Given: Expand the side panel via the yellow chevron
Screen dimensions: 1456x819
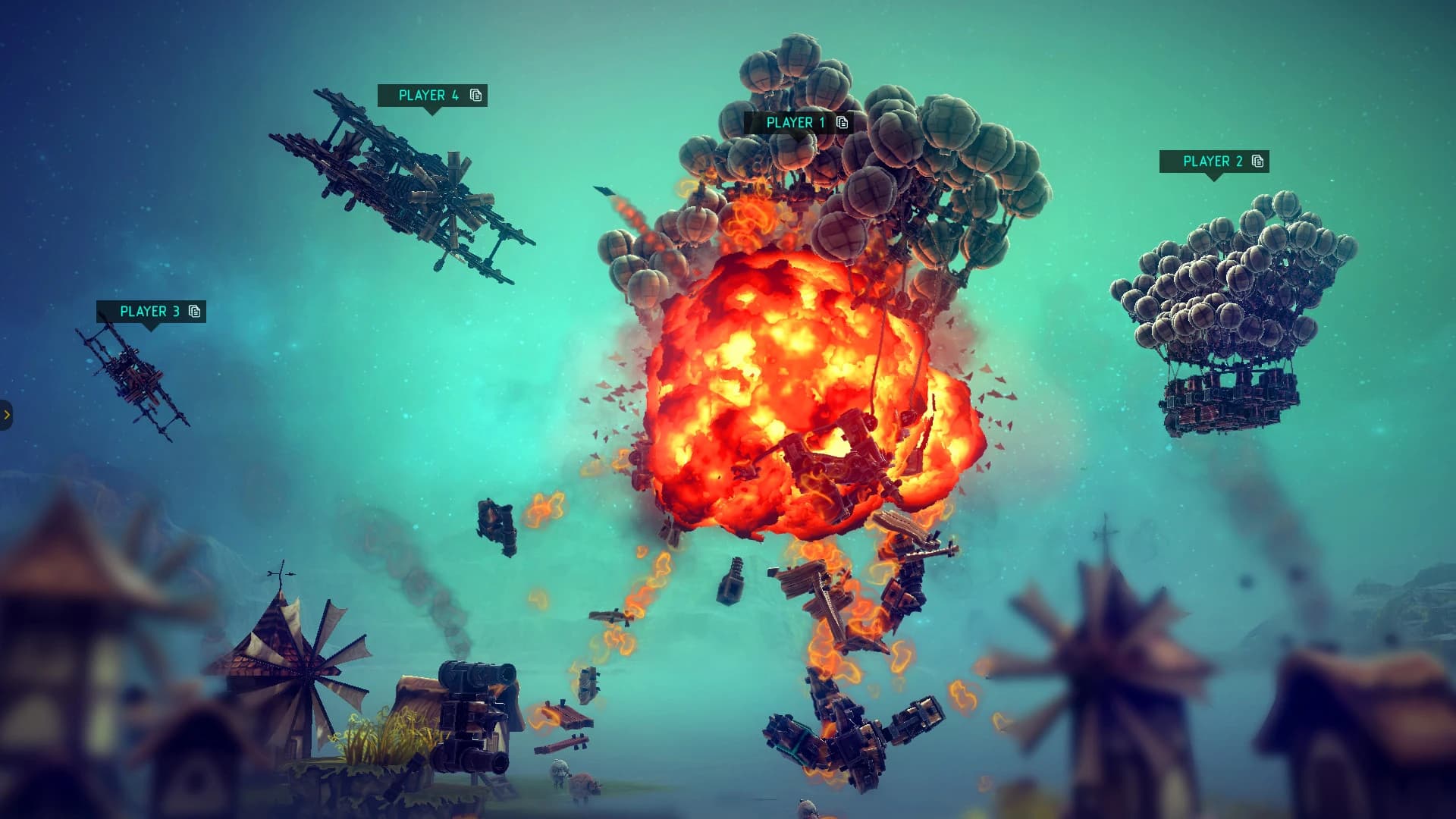Looking at the screenshot, I should 8,413.
